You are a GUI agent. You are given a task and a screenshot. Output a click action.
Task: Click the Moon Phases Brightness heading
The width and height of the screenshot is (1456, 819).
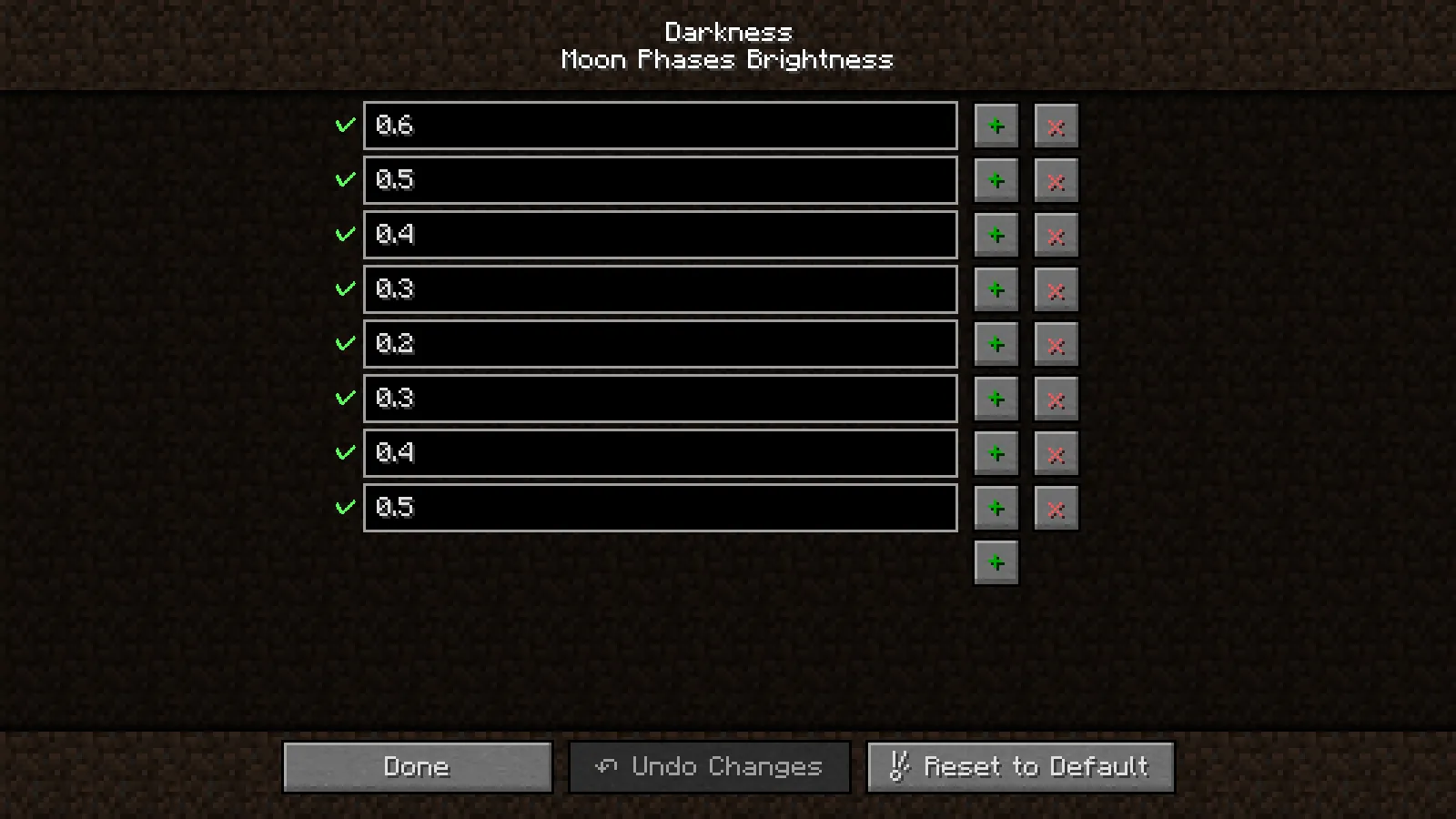pyautogui.click(x=727, y=60)
